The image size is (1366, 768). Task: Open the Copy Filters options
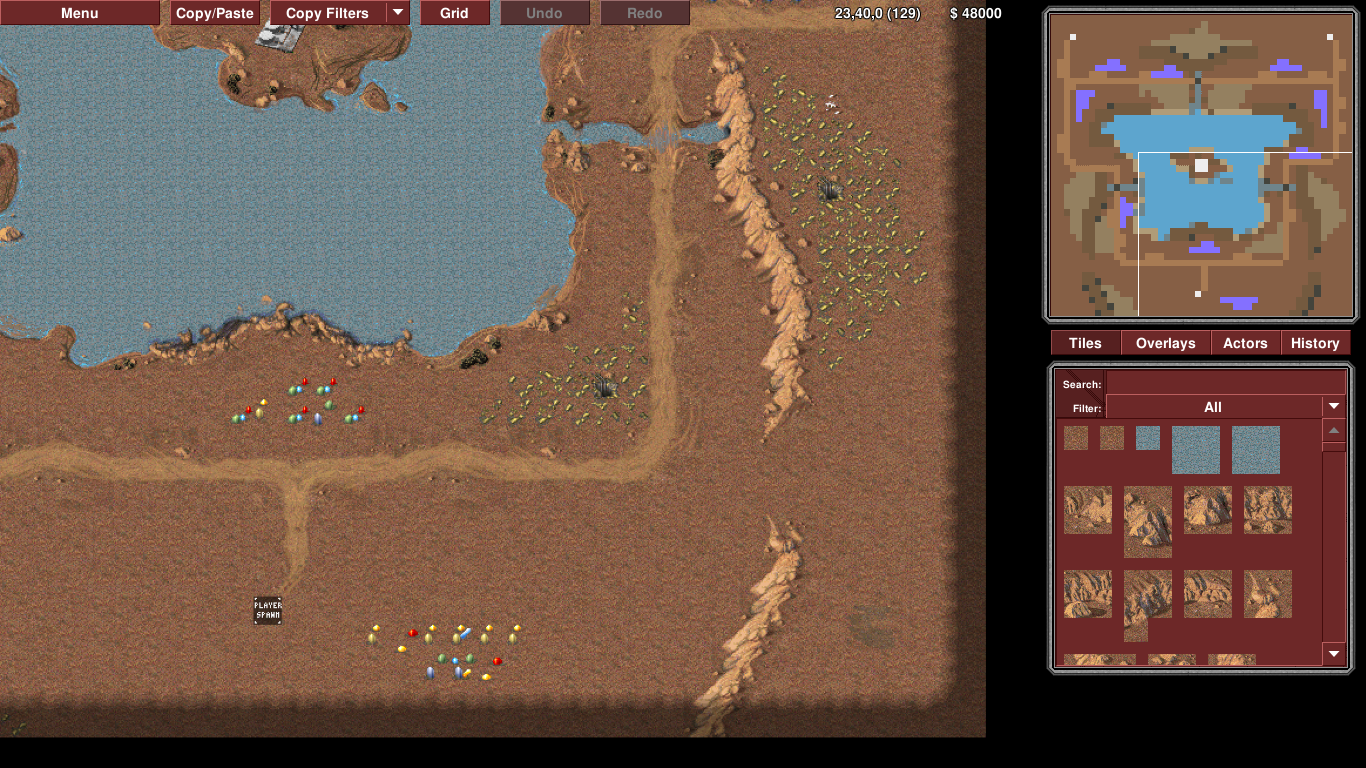pos(327,13)
